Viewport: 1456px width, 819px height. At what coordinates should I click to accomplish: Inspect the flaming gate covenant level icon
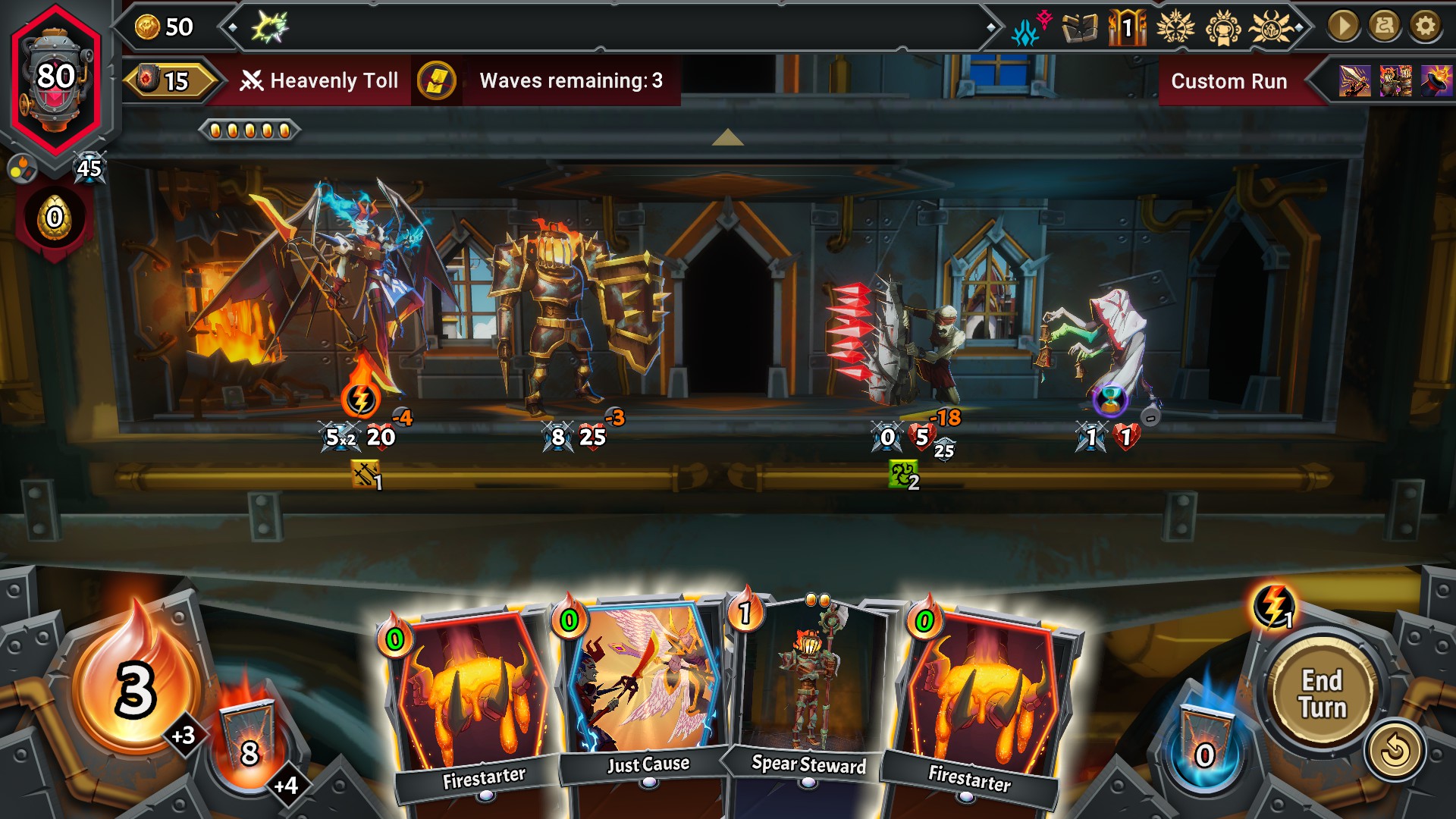tap(1127, 29)
